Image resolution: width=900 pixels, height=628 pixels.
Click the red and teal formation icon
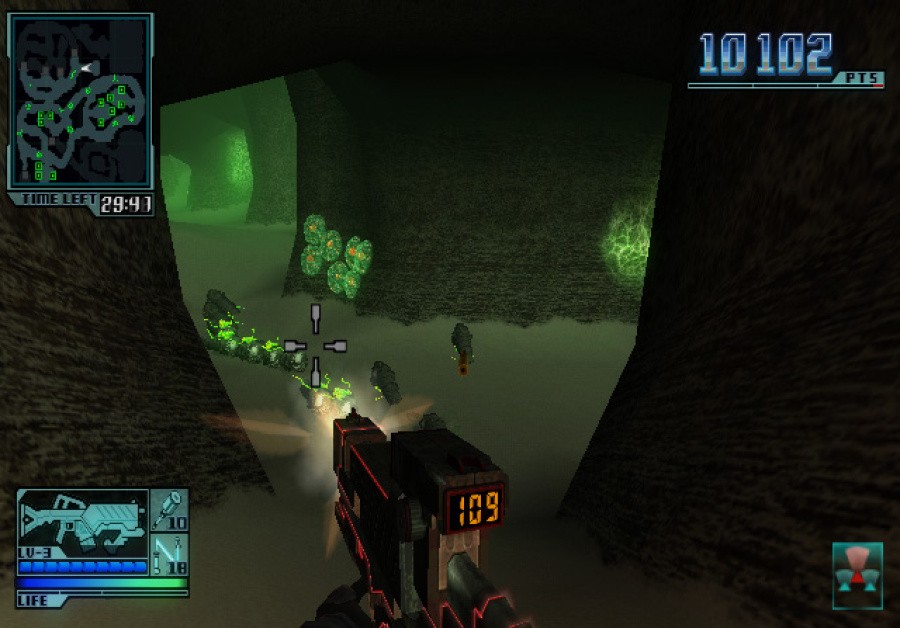click(857, 576)
